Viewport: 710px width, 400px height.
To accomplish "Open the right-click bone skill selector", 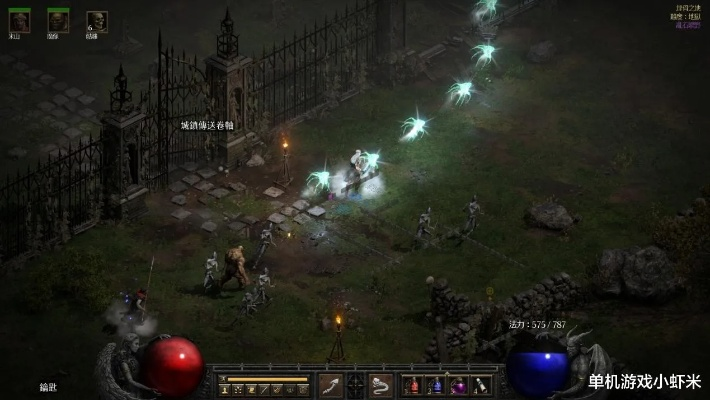I will click(x=381, y=385).
